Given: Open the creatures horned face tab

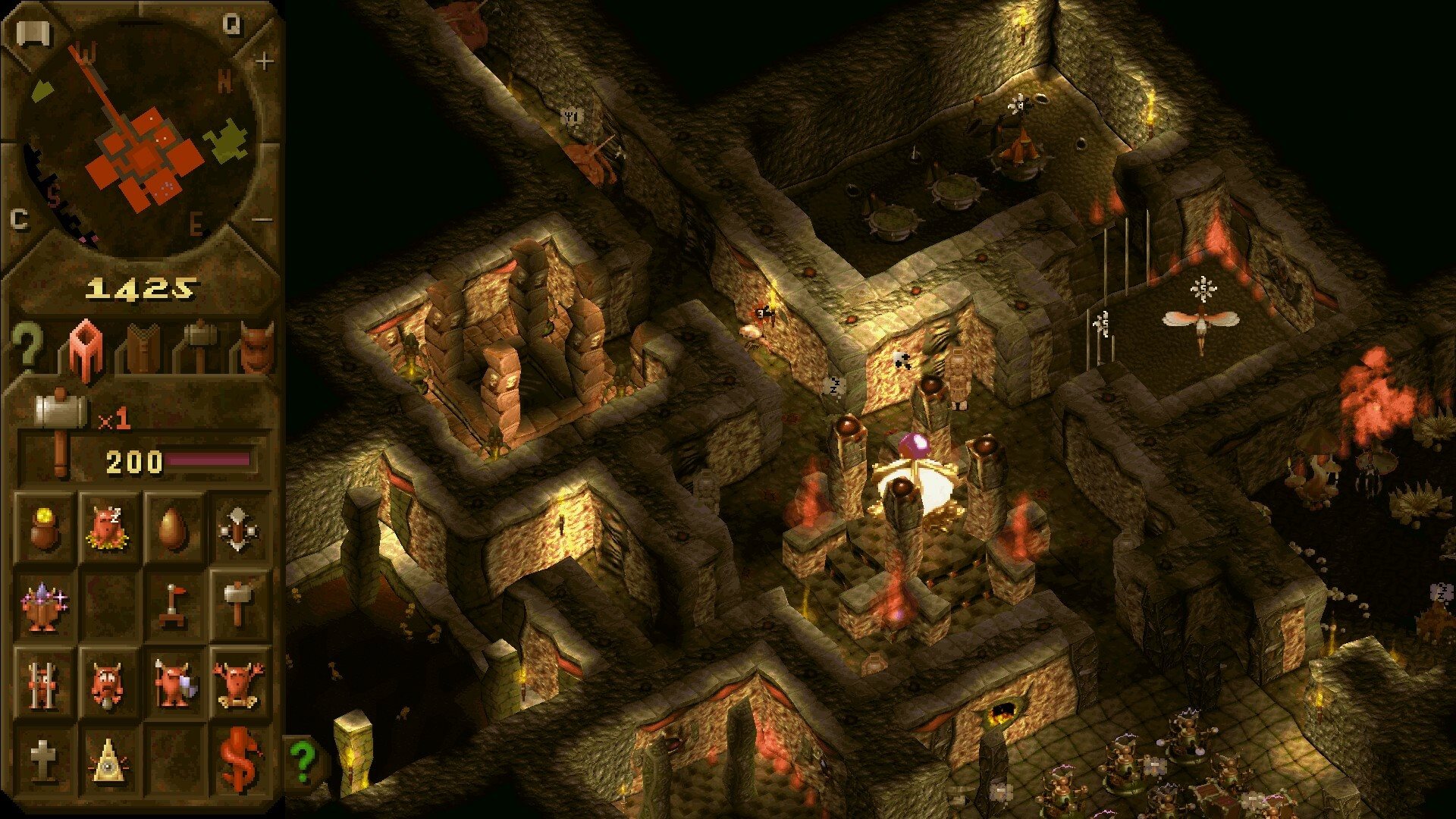Looking at the screenshot, I should (x=256, y=349).
